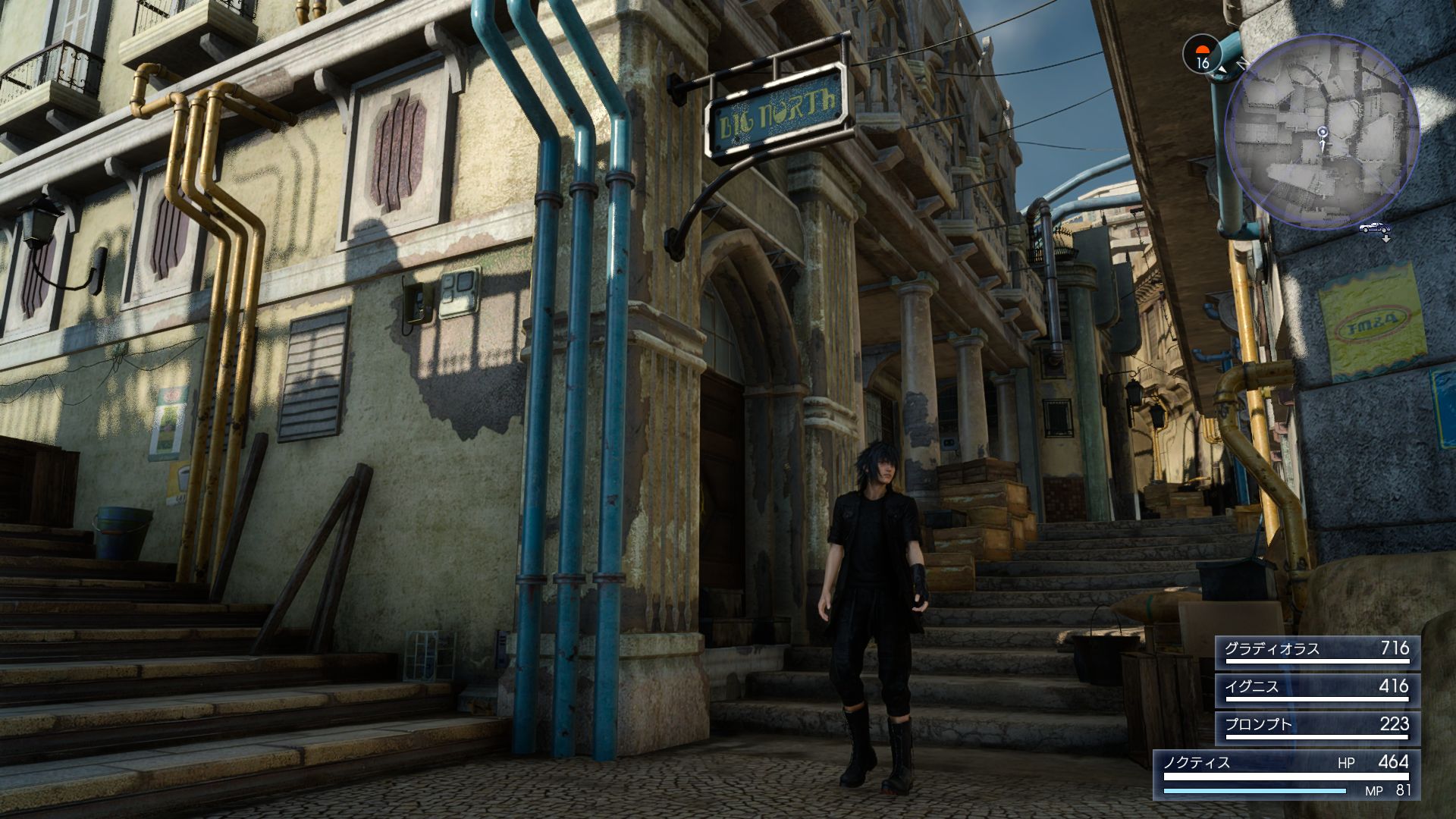This screenshot has height=819, width=1456.
Task: Choose the イグニス party member panel
Action: click(x=1317, y=689)
